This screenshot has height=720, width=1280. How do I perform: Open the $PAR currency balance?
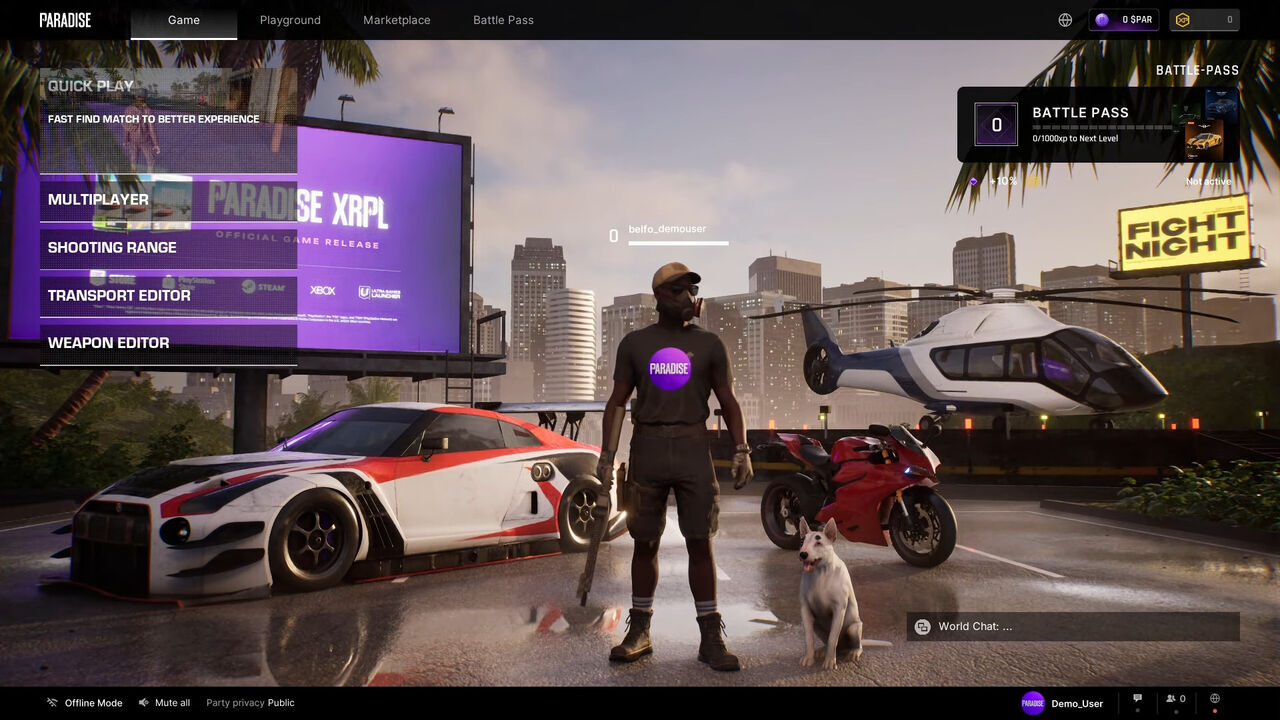point(1124,20)
